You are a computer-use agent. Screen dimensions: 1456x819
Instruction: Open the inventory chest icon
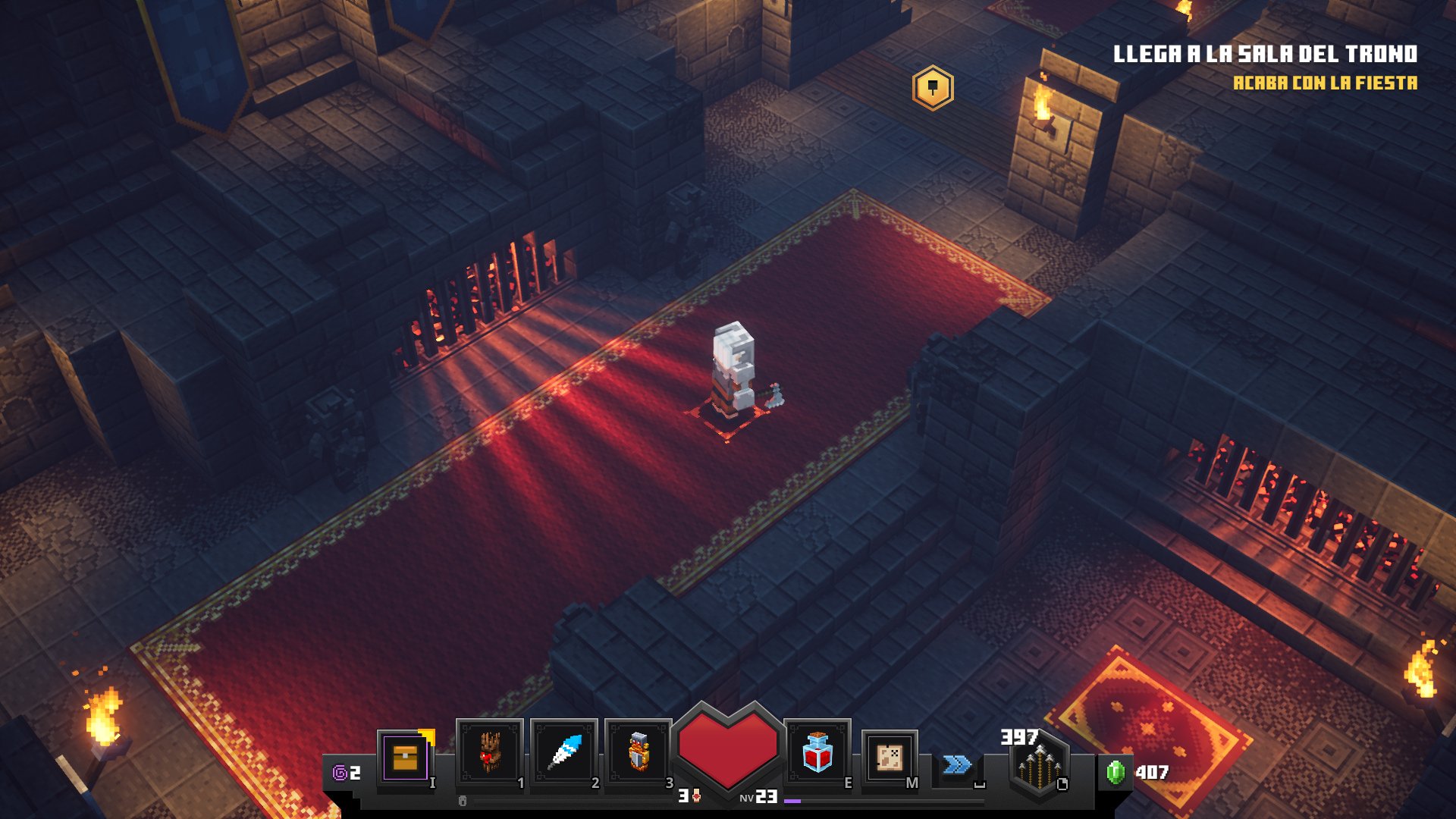[406, 757]
